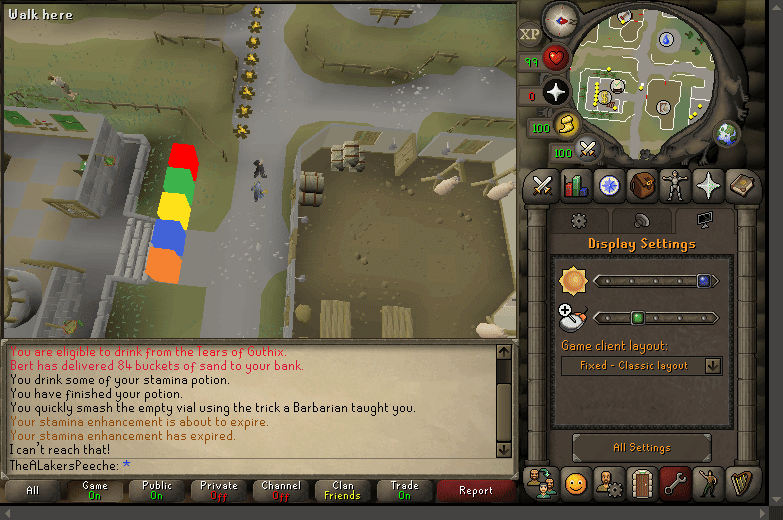Switch to the controls settings gear tab
Viewport: 783px width, 520px height.
coord(577,221)
